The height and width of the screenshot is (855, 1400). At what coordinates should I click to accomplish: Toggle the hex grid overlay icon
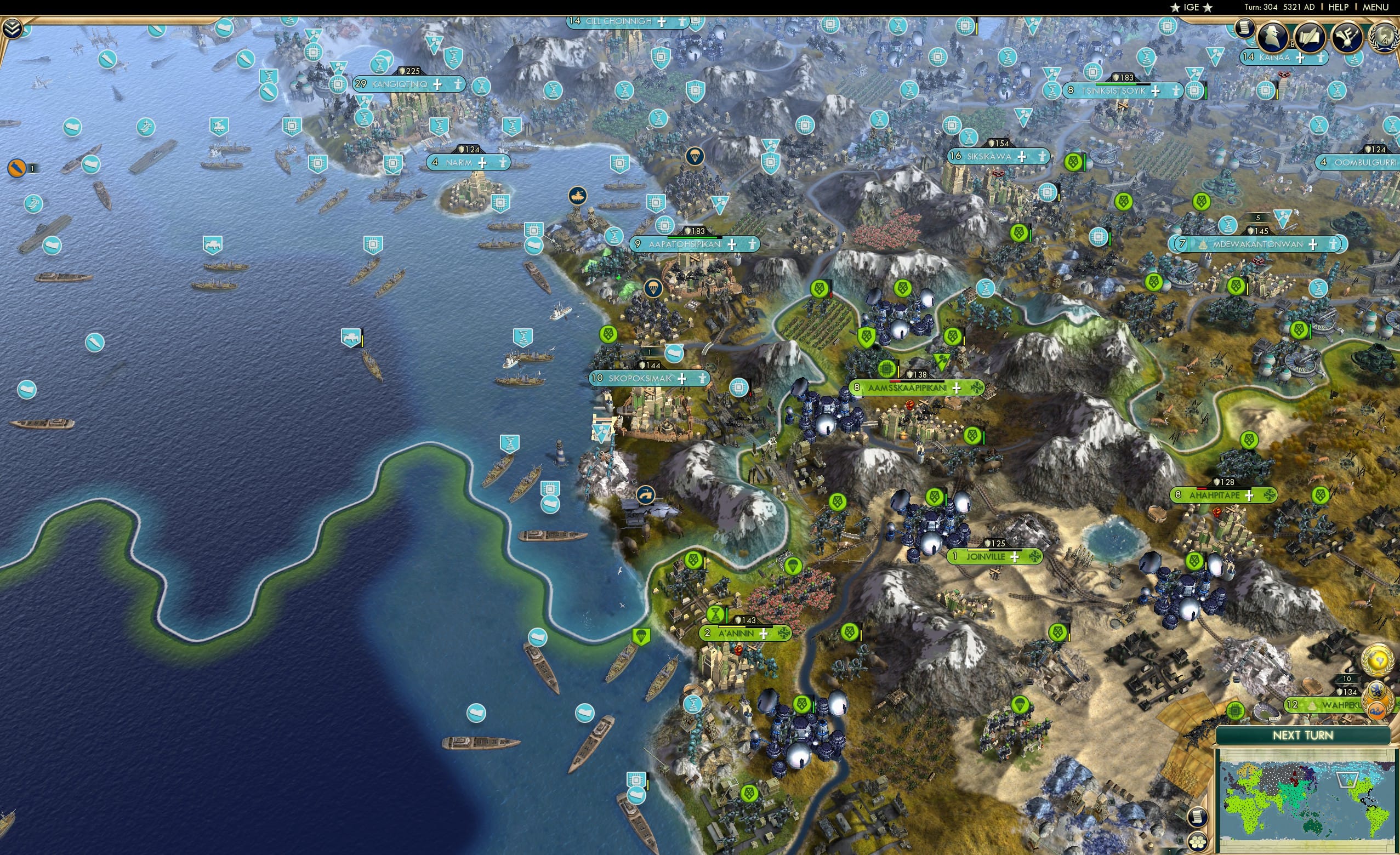[x=1198, y=842]
